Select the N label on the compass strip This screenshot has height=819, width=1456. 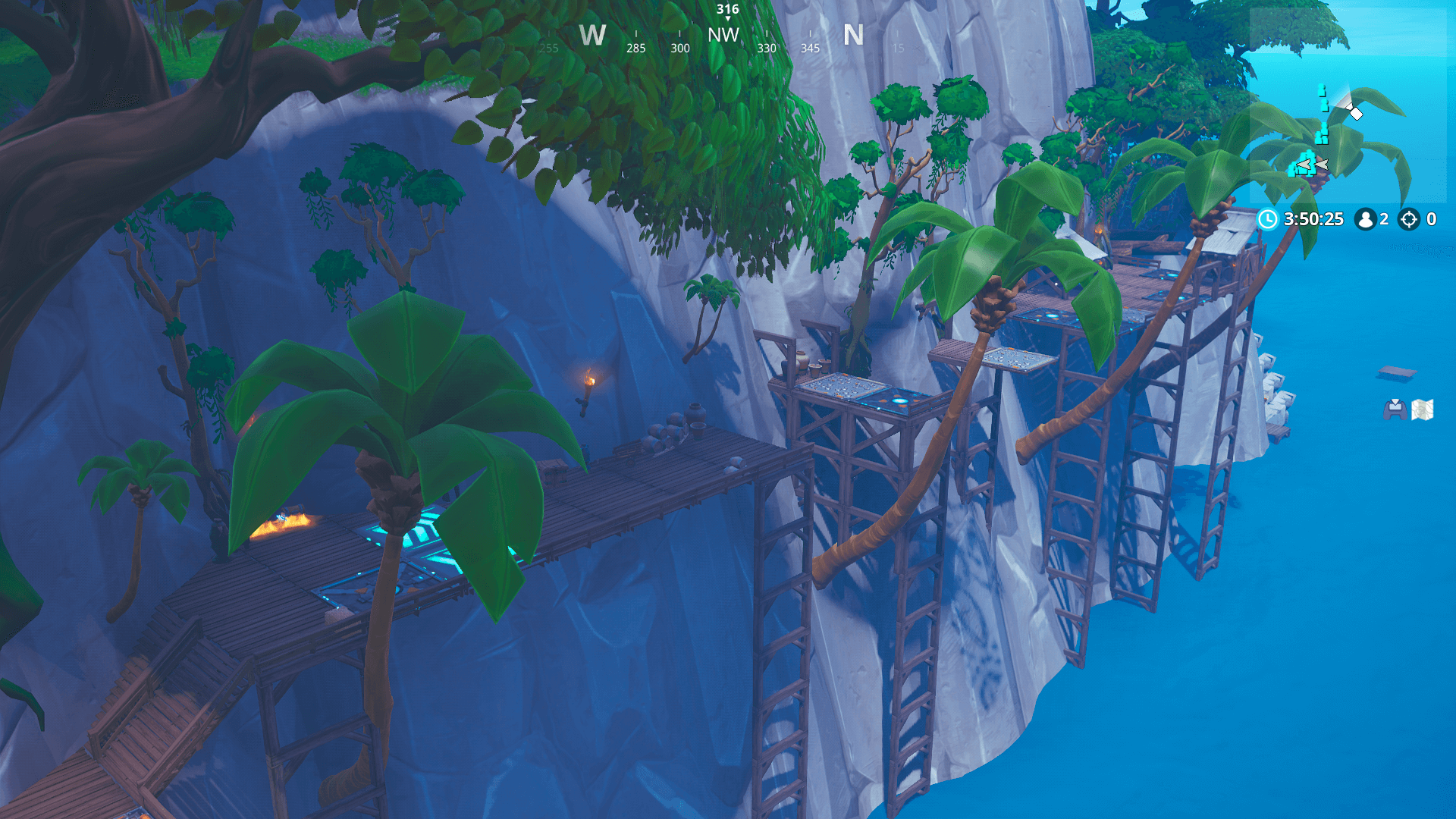[855, 35]
